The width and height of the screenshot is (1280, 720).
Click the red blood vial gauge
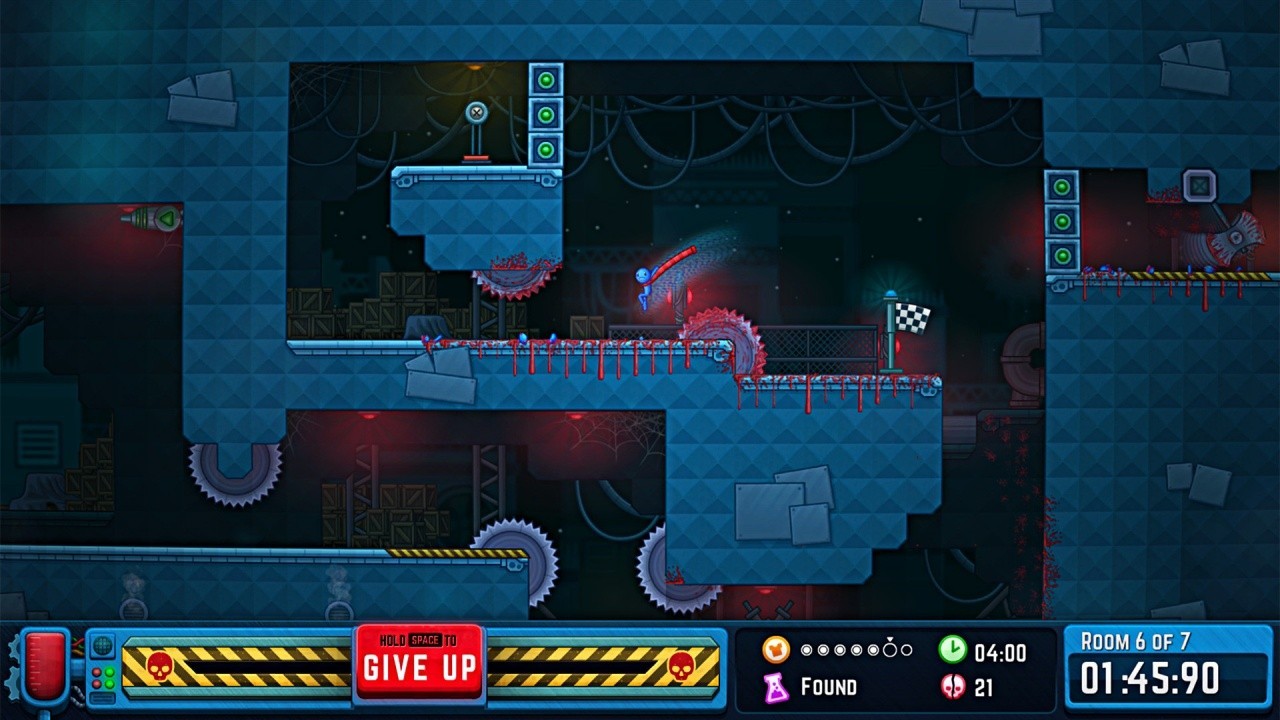point(42,664)
